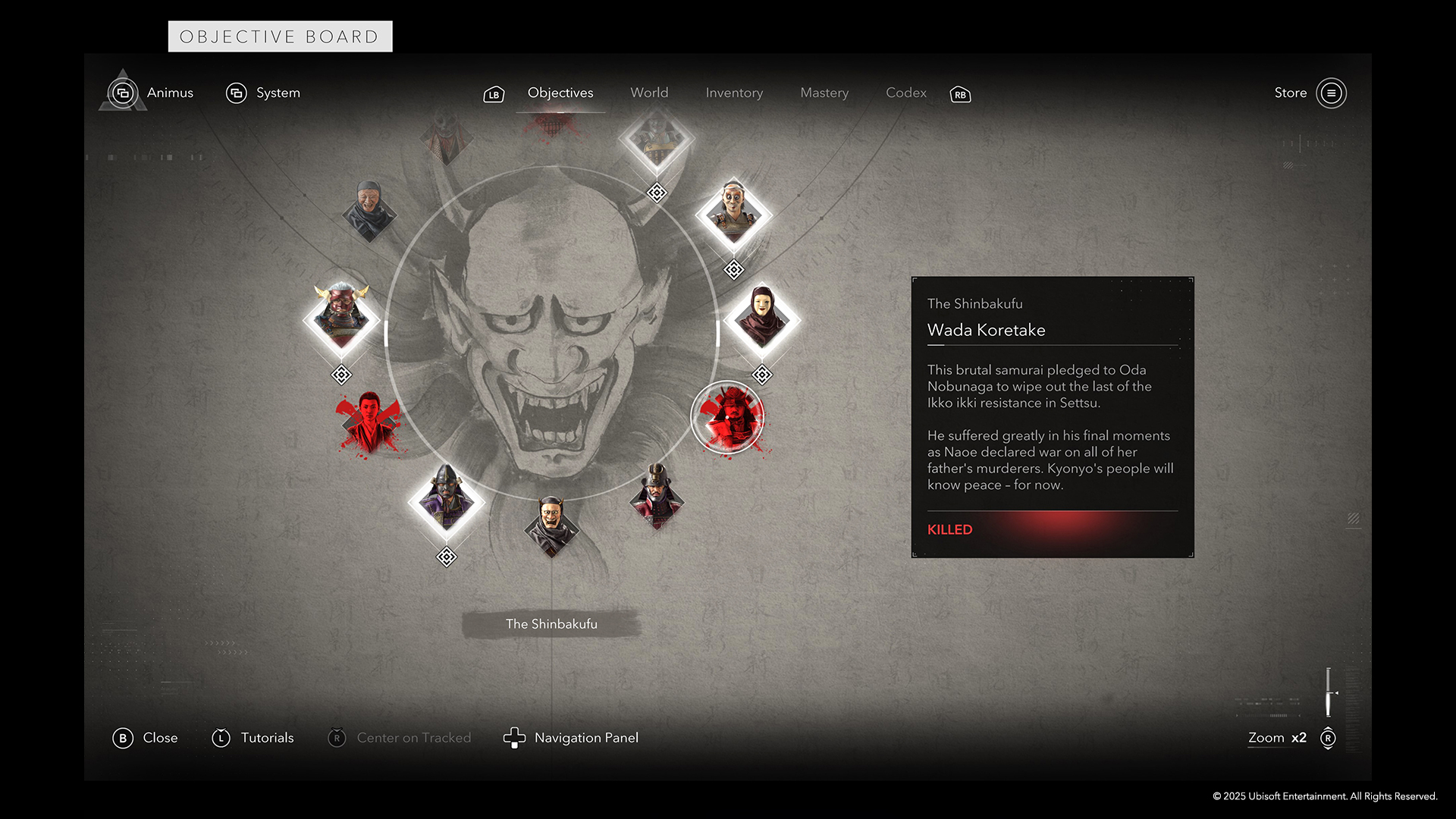1456x819 pixels.
Task: Pick the grey-hooded old man portrait
Action: pos(369,210)
